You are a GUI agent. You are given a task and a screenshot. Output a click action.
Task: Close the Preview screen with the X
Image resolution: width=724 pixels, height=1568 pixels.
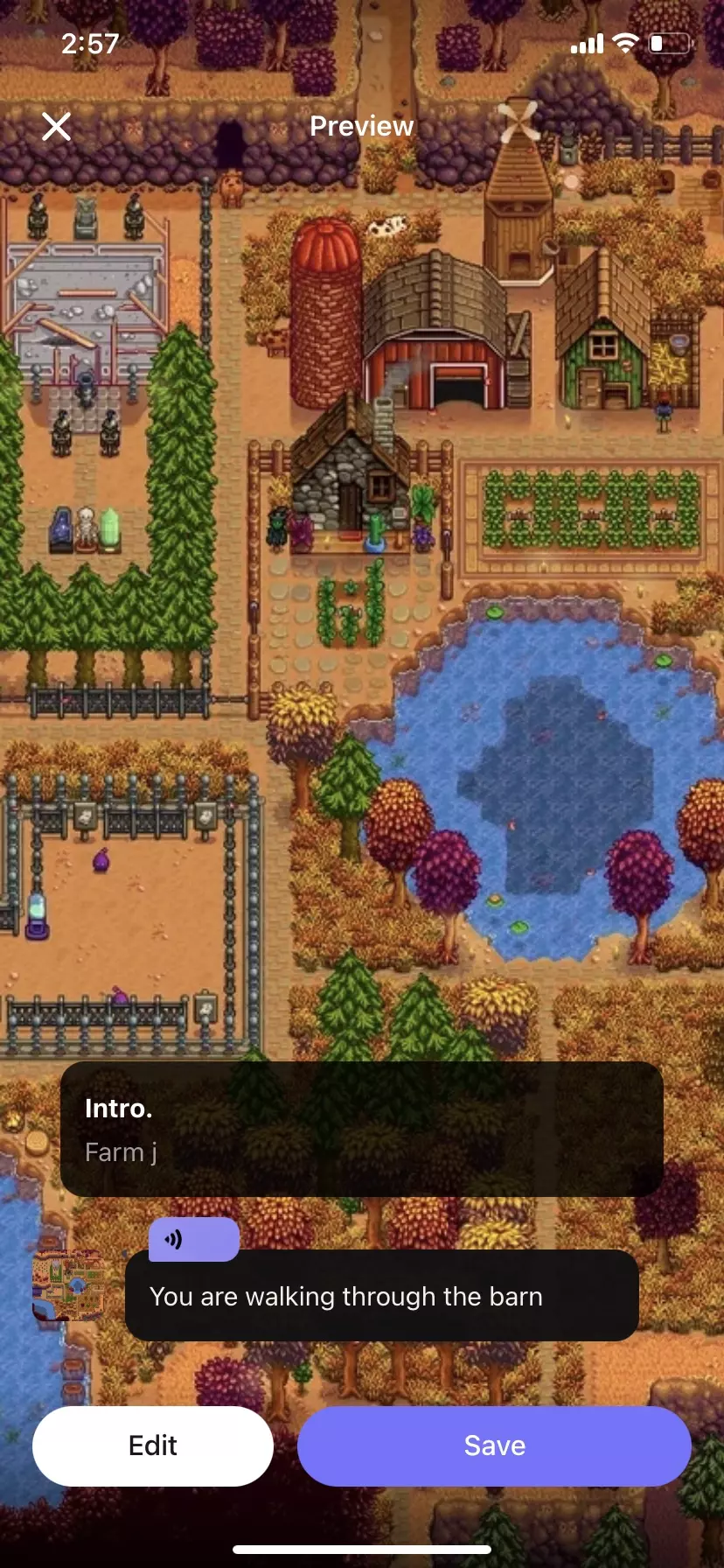(x=57, y=127)
